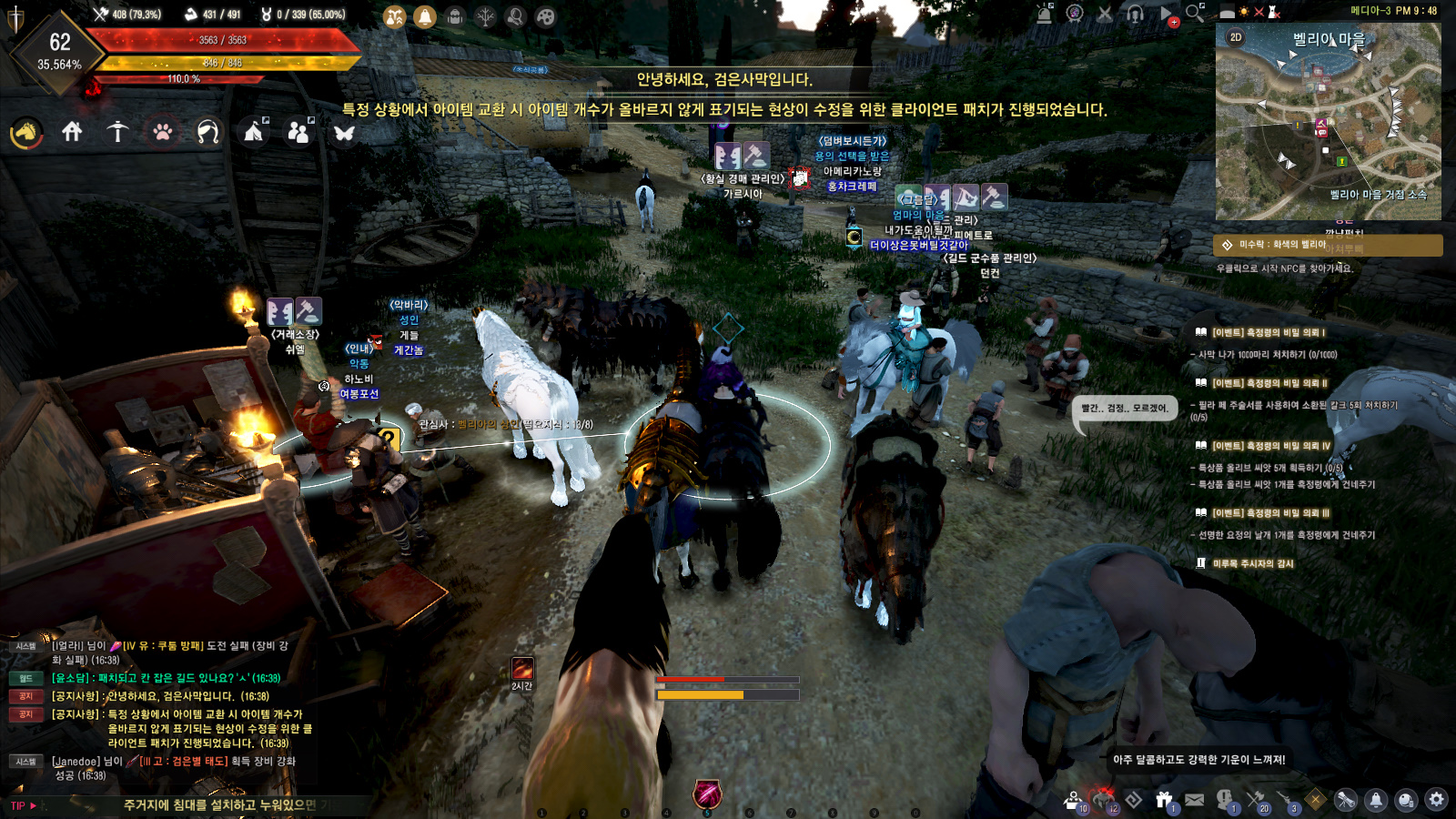Open the color palette icon
1456x819 pixels.
click(545, 16)
